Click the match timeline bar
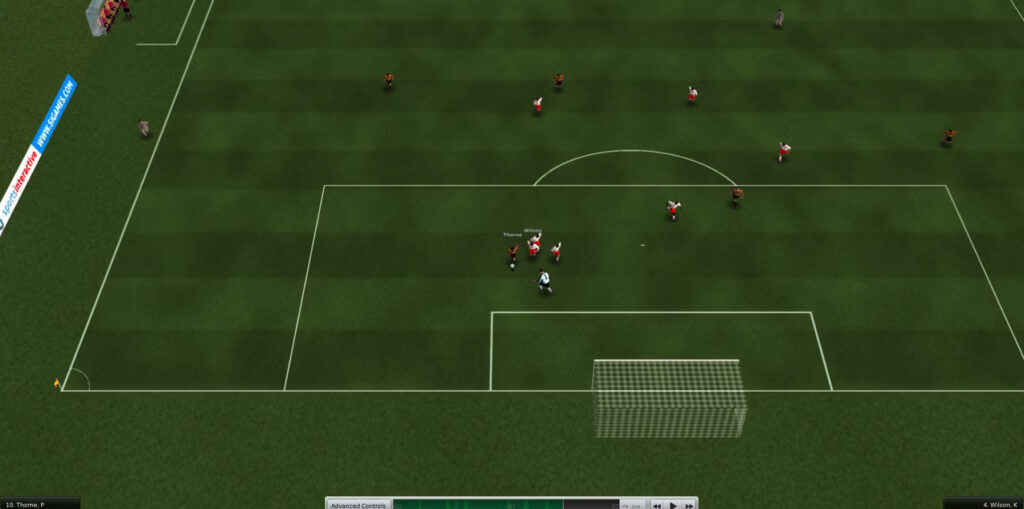This screenshot has height=509, width=1024. click(505, 504)
